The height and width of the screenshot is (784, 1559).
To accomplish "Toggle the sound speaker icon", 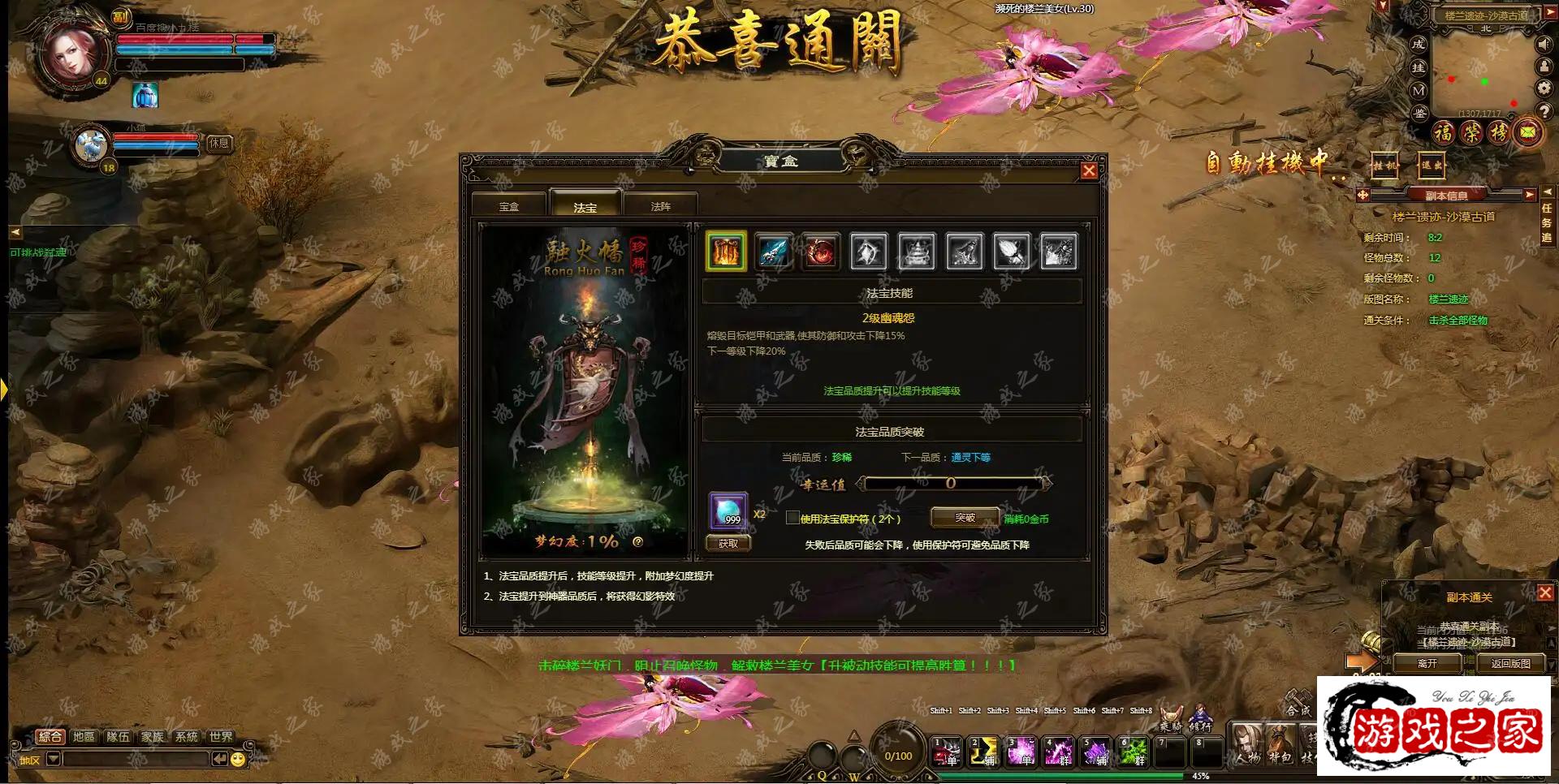I will [1544, 45].
